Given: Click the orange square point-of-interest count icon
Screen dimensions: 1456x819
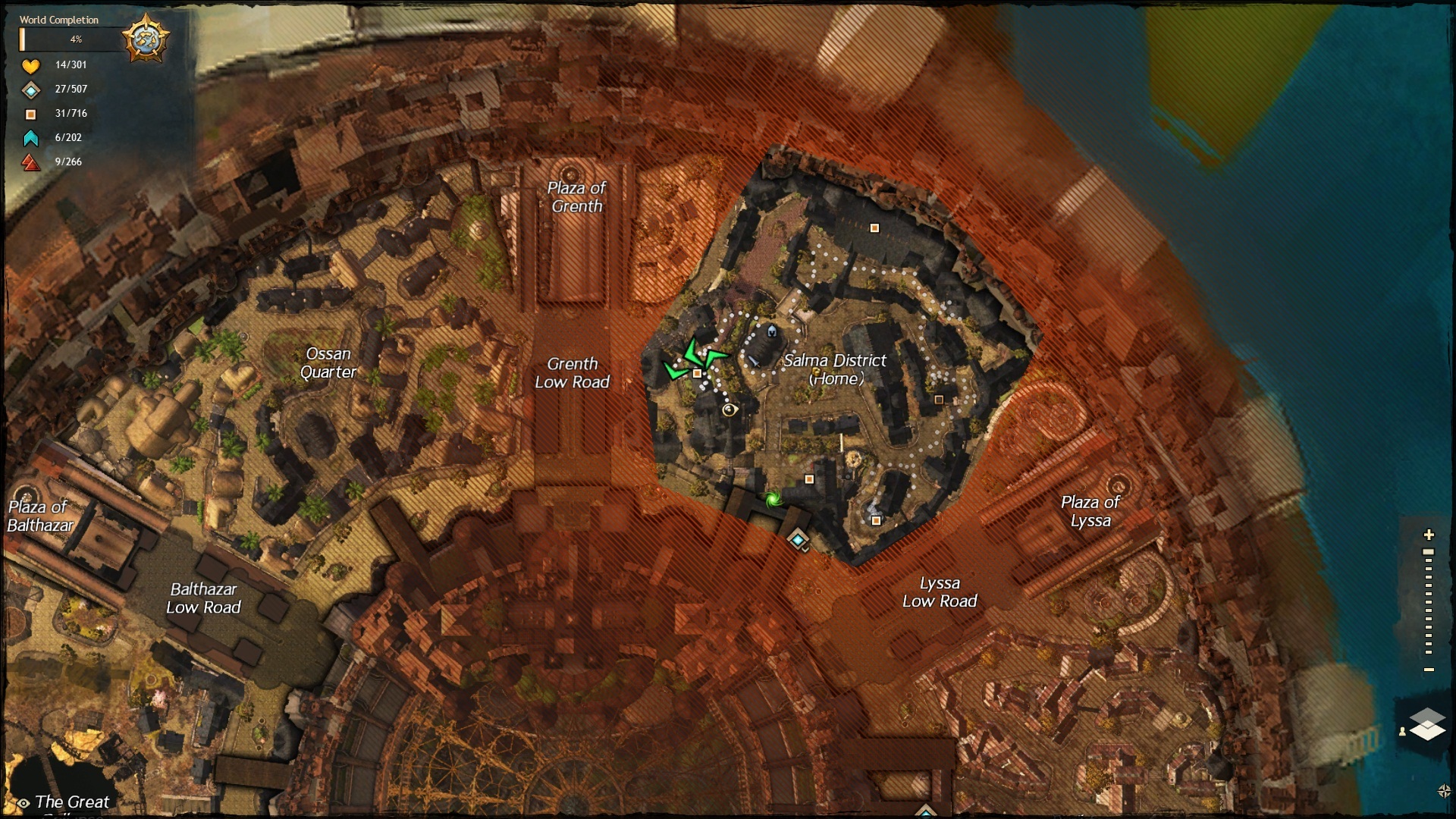Looking at the screenshot, I should click(30, 115).
